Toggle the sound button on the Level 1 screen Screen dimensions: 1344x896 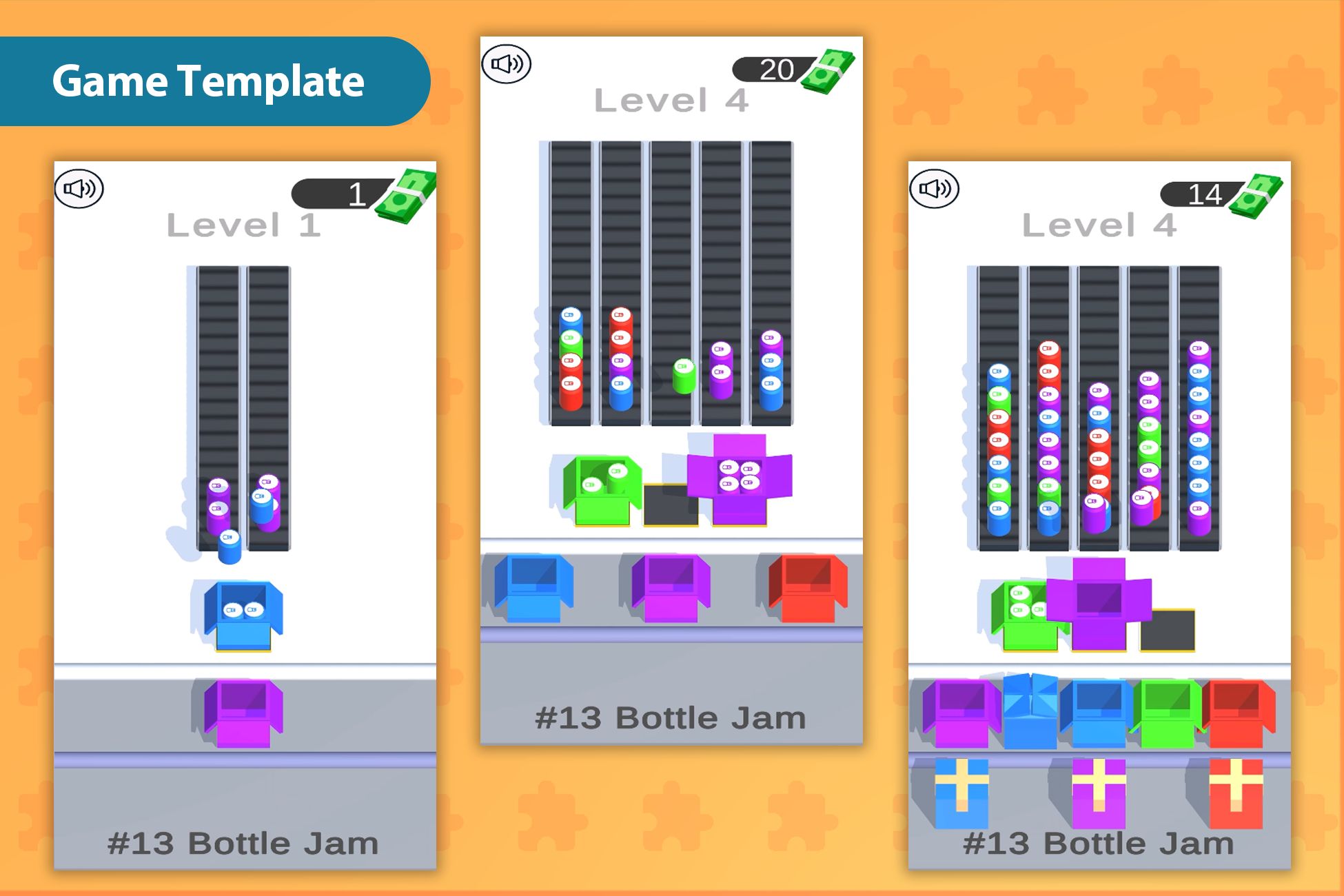[x=79, y=189]
